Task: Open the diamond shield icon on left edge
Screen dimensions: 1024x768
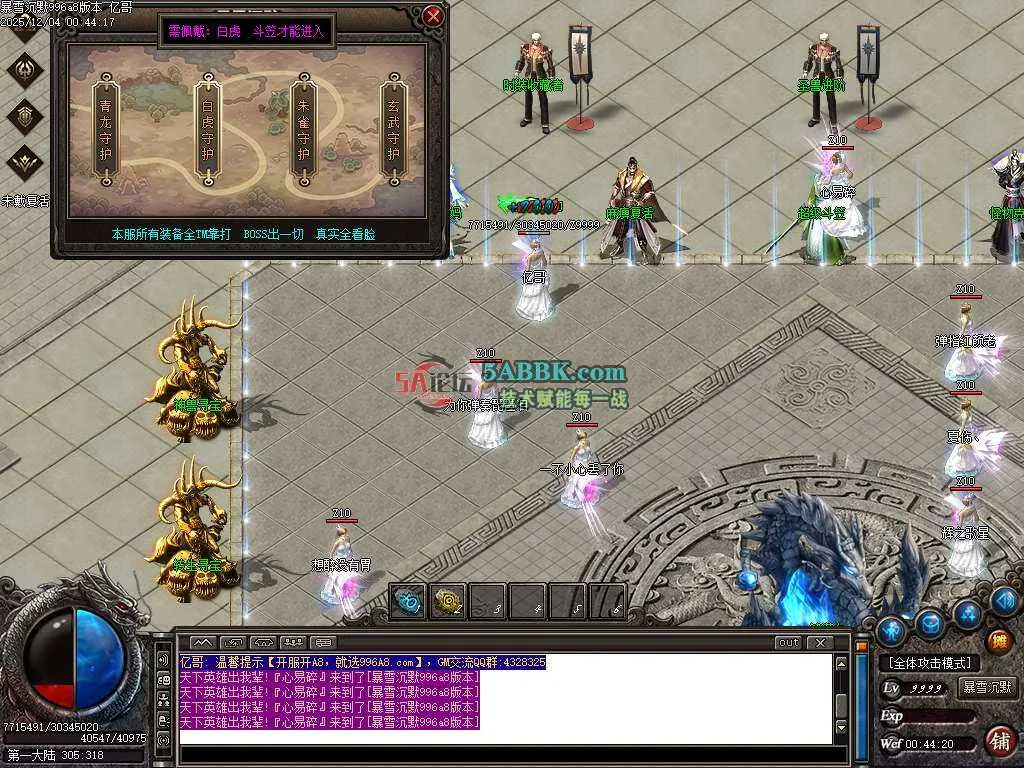Action: (x=25, y=115)
